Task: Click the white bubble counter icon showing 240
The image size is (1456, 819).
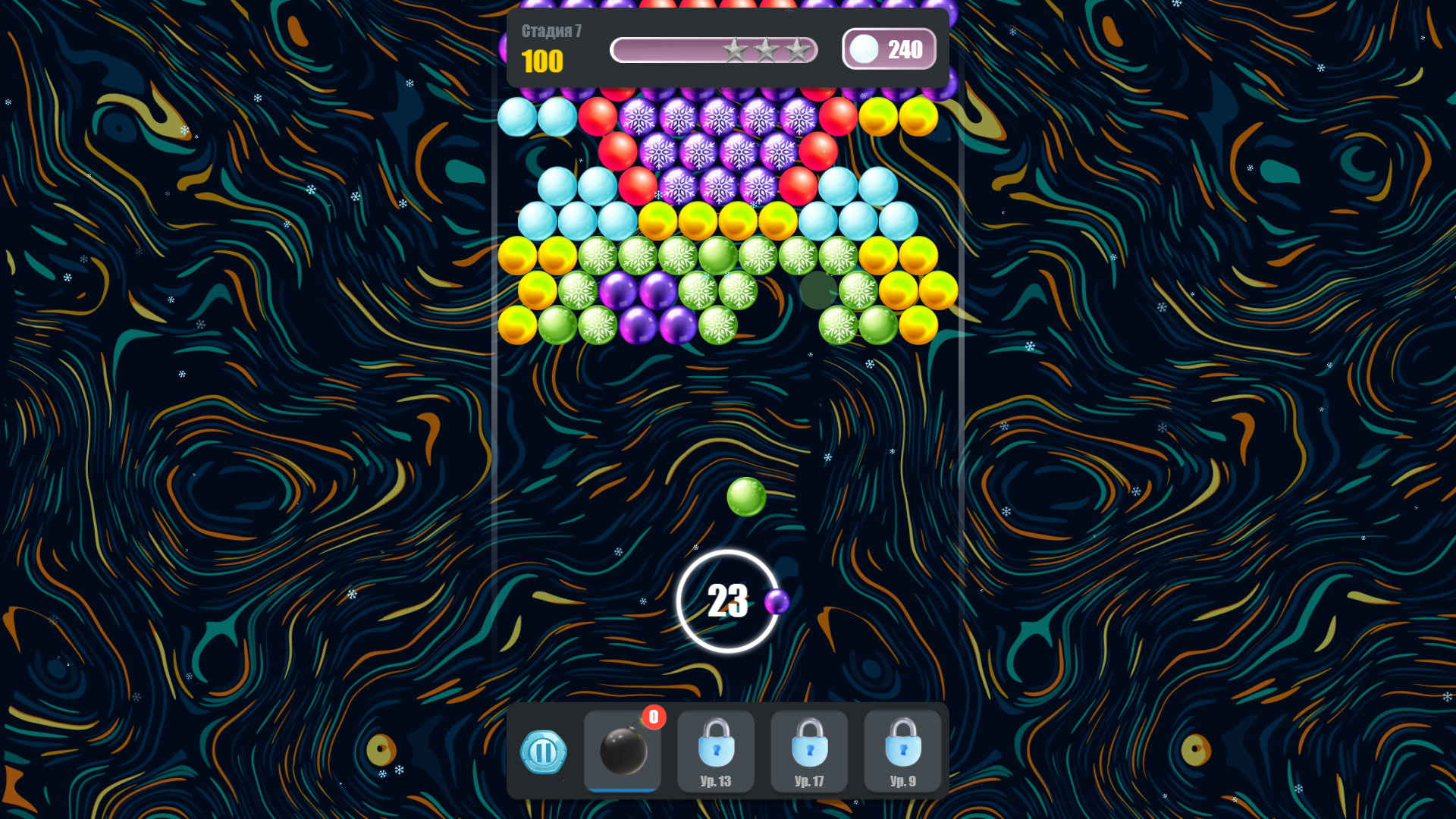Action: (862, 49)
